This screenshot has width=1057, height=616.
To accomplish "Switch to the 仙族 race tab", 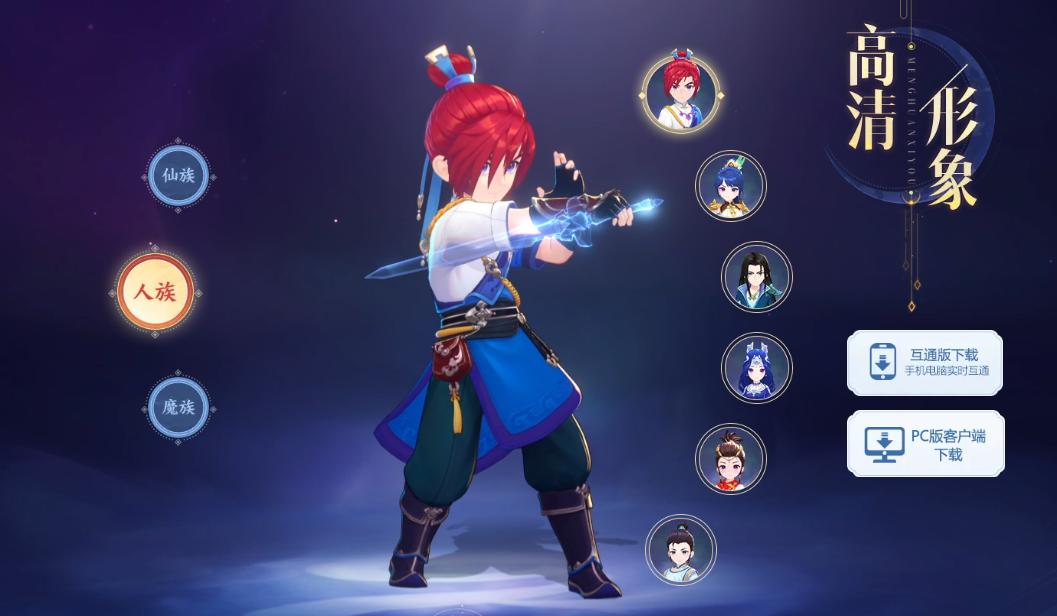I will click(x=178, y=176).
